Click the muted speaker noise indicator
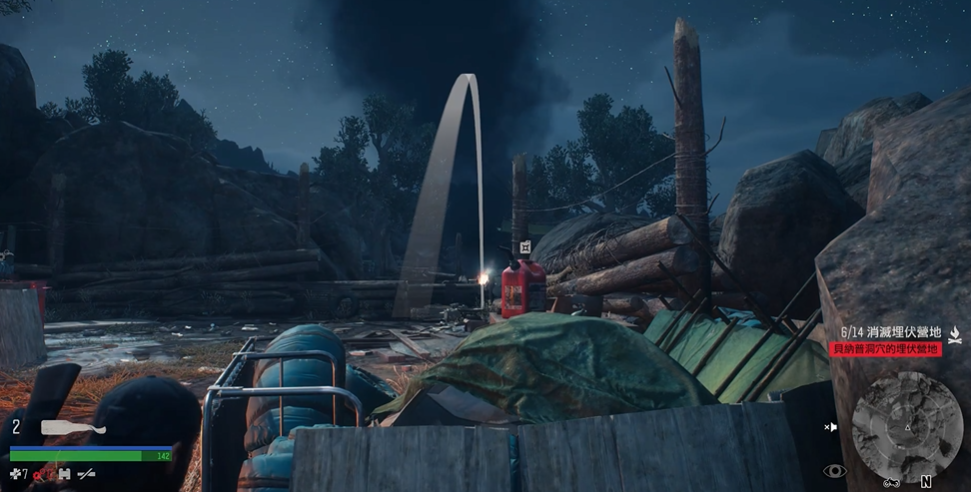Image resolution: width=971 pixels, height=492 pixels. [x=830, y=428]
